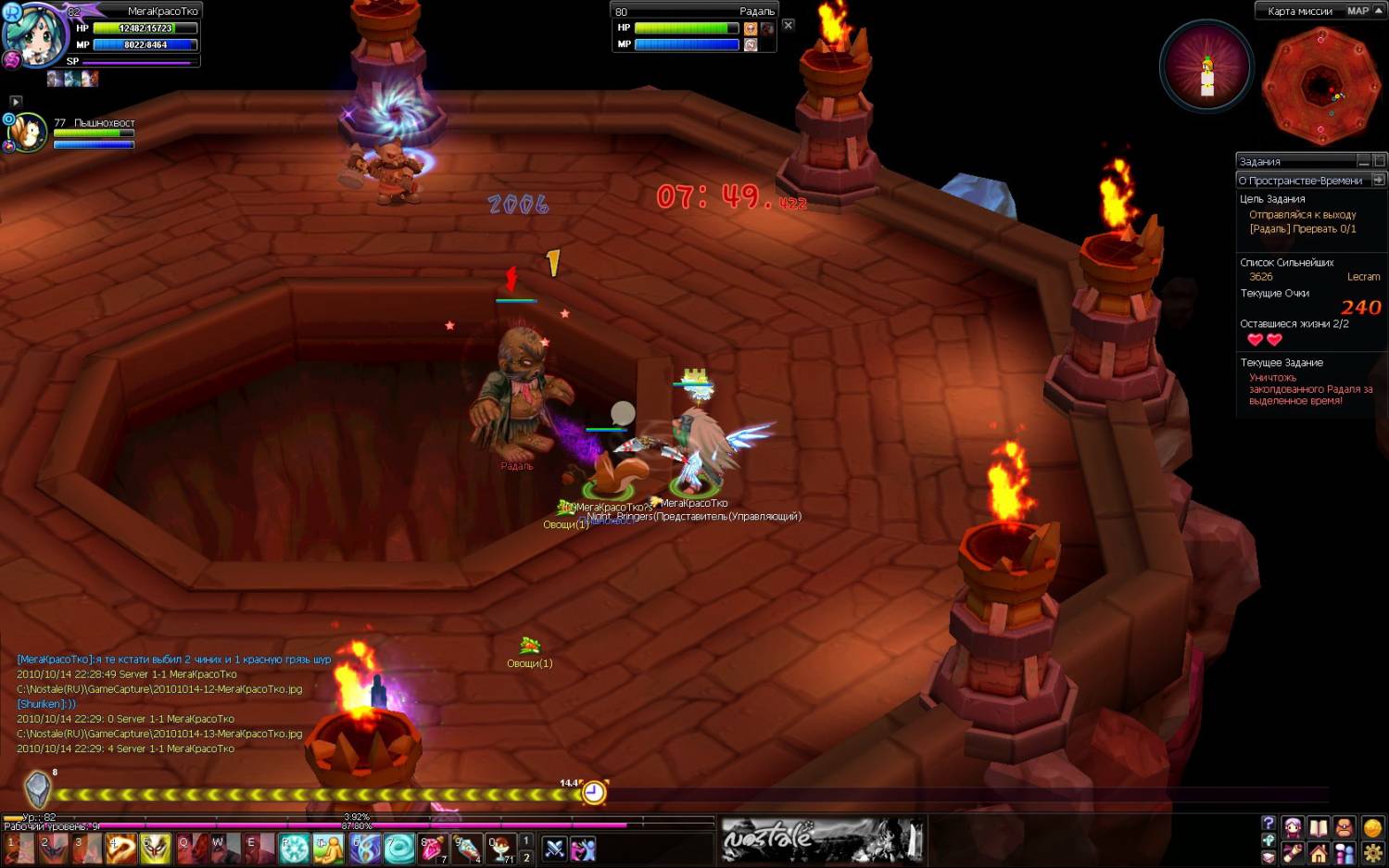Activate the cyan swirl skill in slot 7
Viewport: 1389px width, 868px height.
398,847
